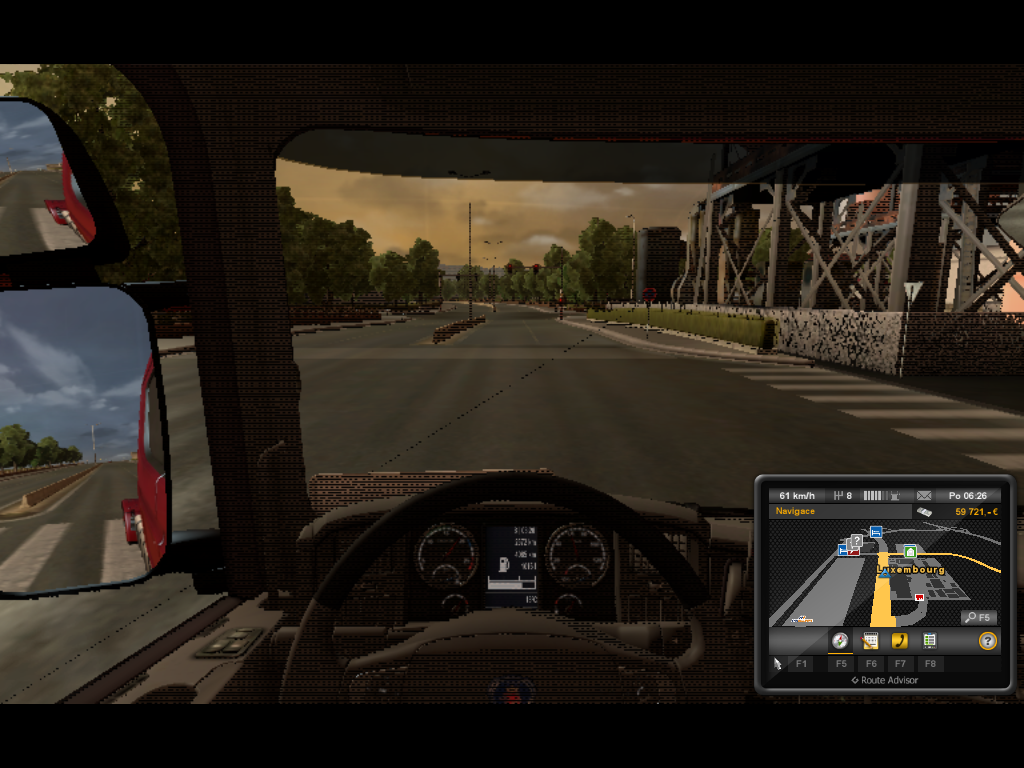Click the magnifier zoom button on map
Viewport: 1024px width, 768px height.
pyautogui.click(x=978, y=618)
